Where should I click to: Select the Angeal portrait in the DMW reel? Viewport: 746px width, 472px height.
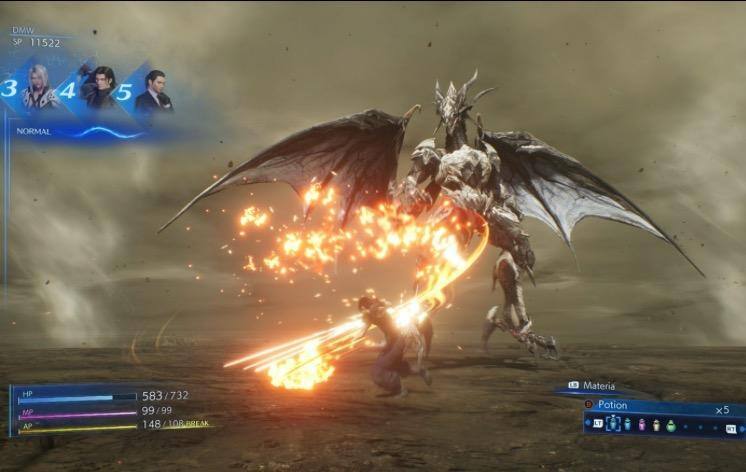pyautogui.click(x=99, y=88)
